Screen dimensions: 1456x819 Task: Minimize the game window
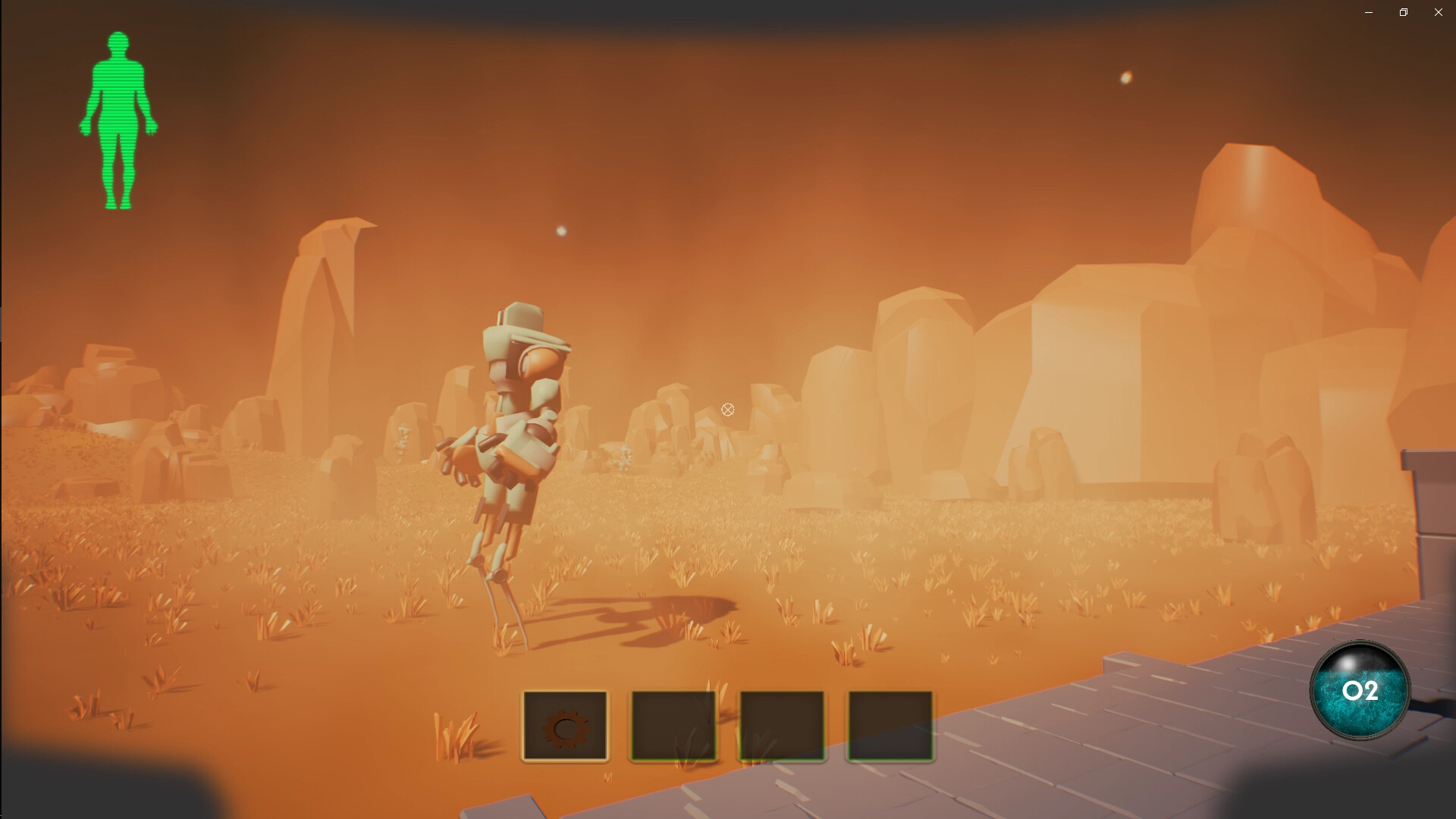[x=1368, y=12]
